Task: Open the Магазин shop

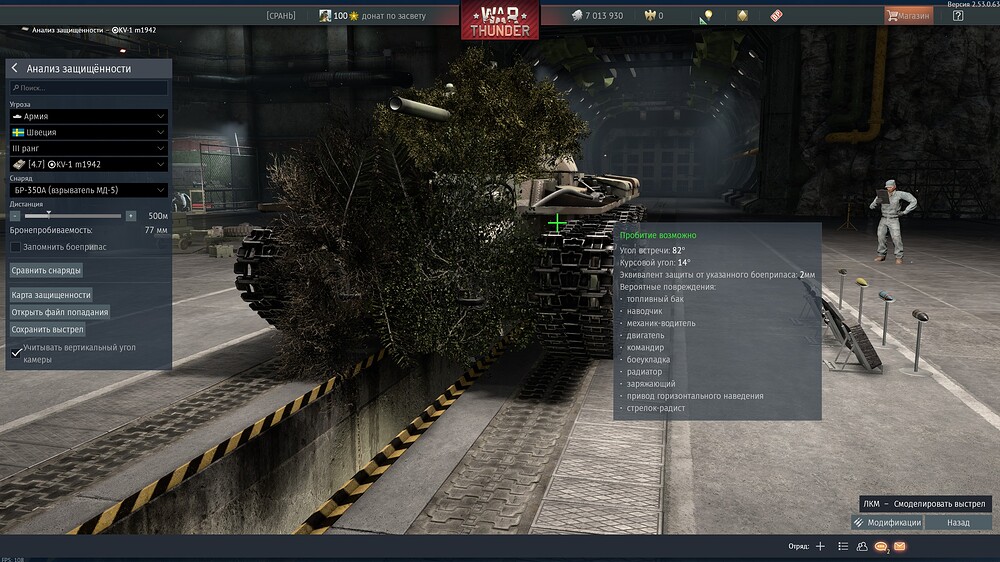Action: [x=908, y=16]
